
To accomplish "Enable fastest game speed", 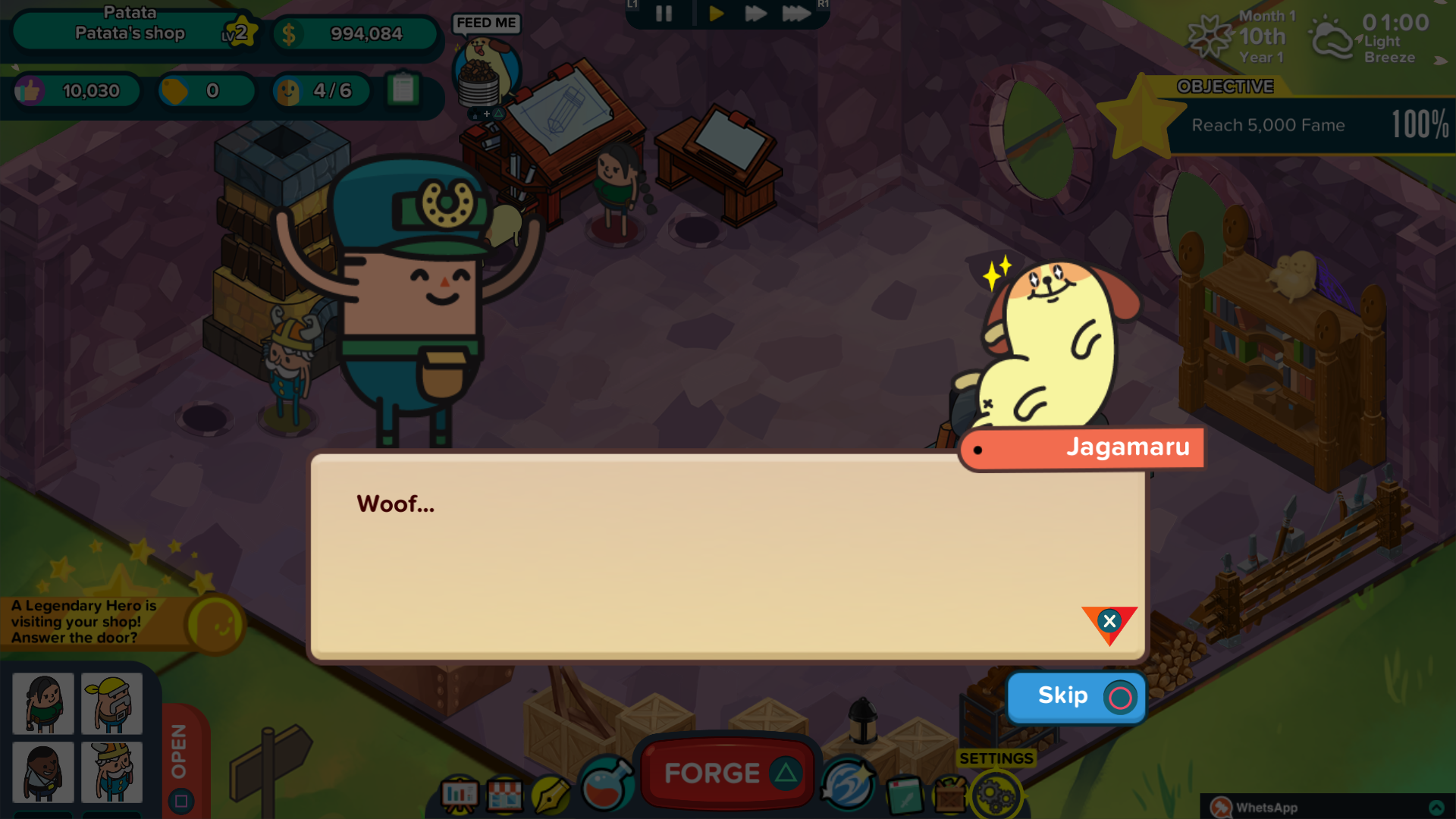I will (x=797, y=13).
